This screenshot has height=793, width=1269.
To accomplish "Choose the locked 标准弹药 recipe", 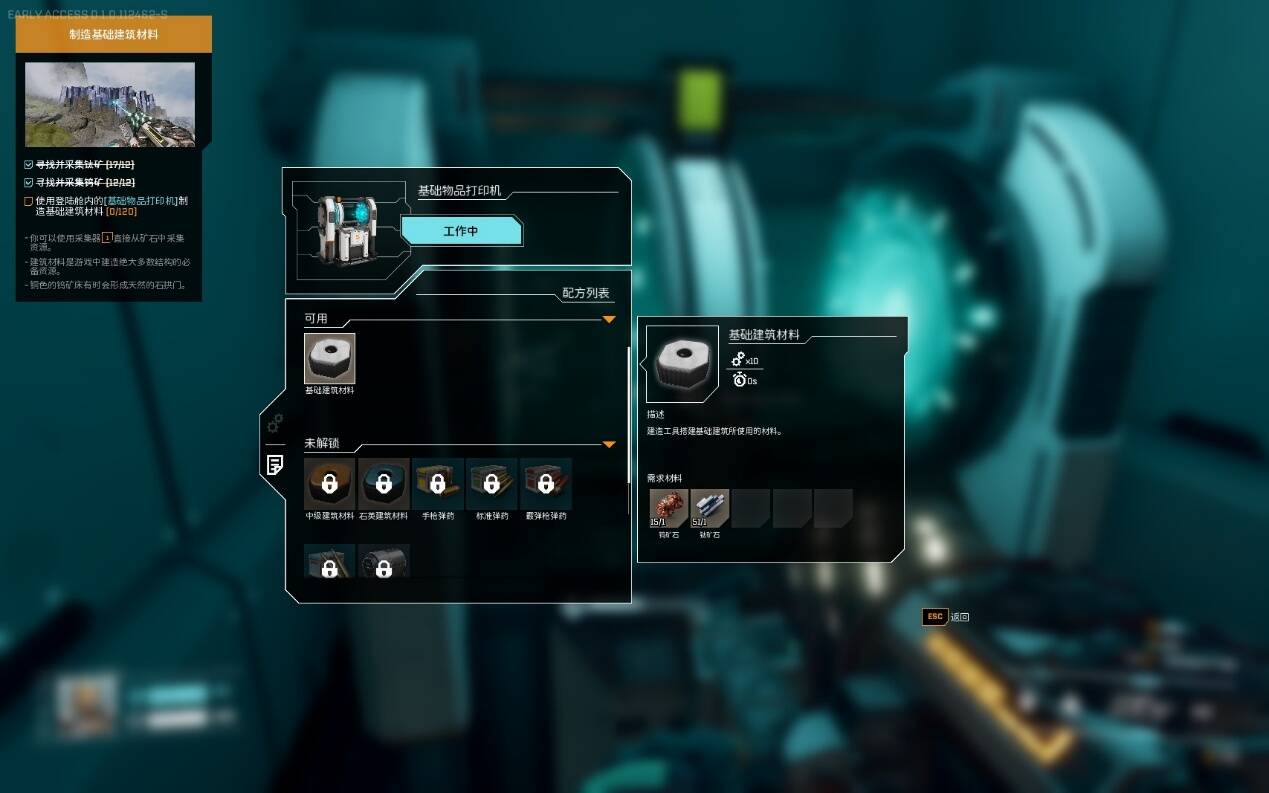I will (x=491, y=484).
